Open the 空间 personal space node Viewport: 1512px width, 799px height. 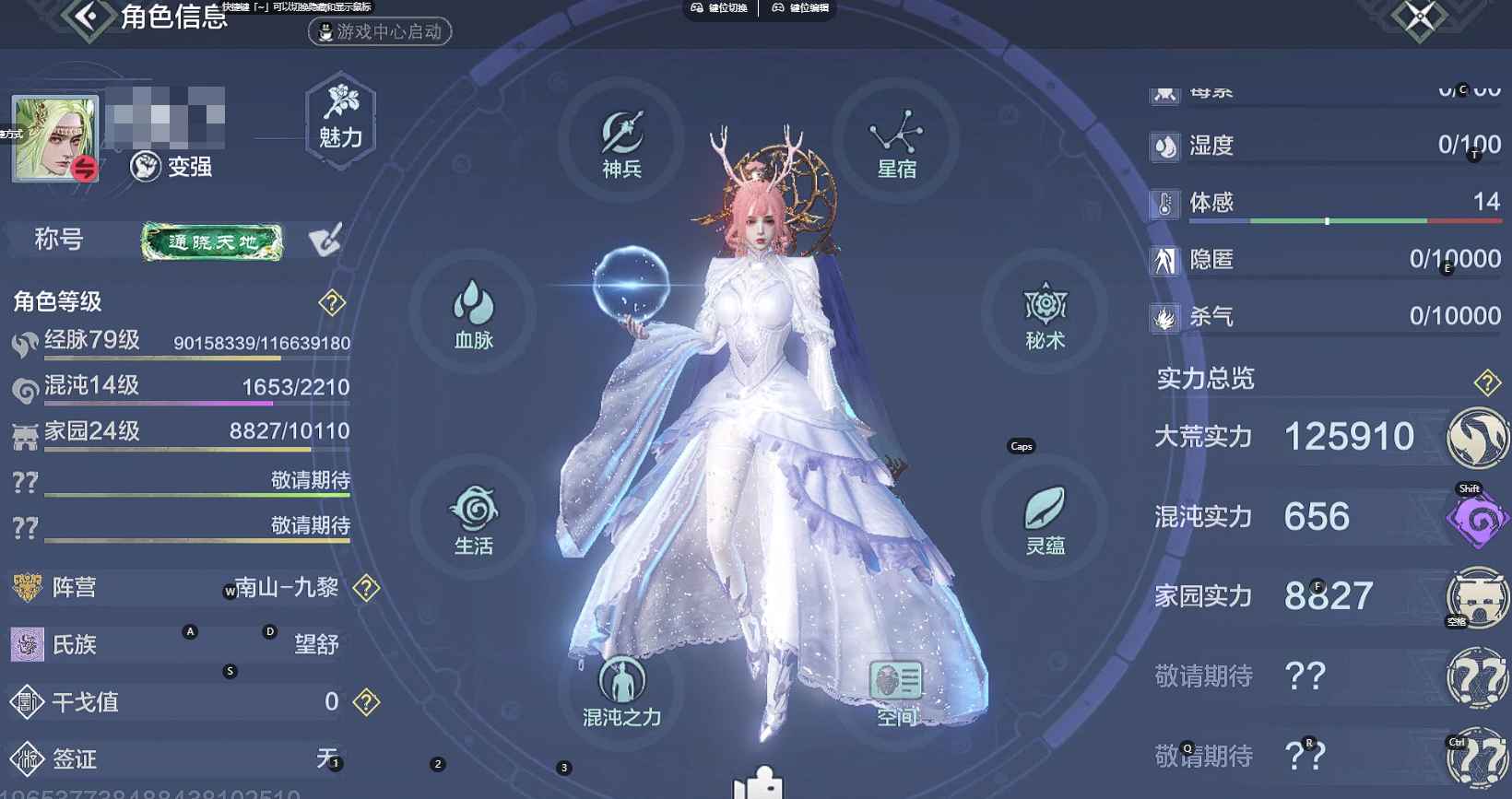tap(896, 691)
